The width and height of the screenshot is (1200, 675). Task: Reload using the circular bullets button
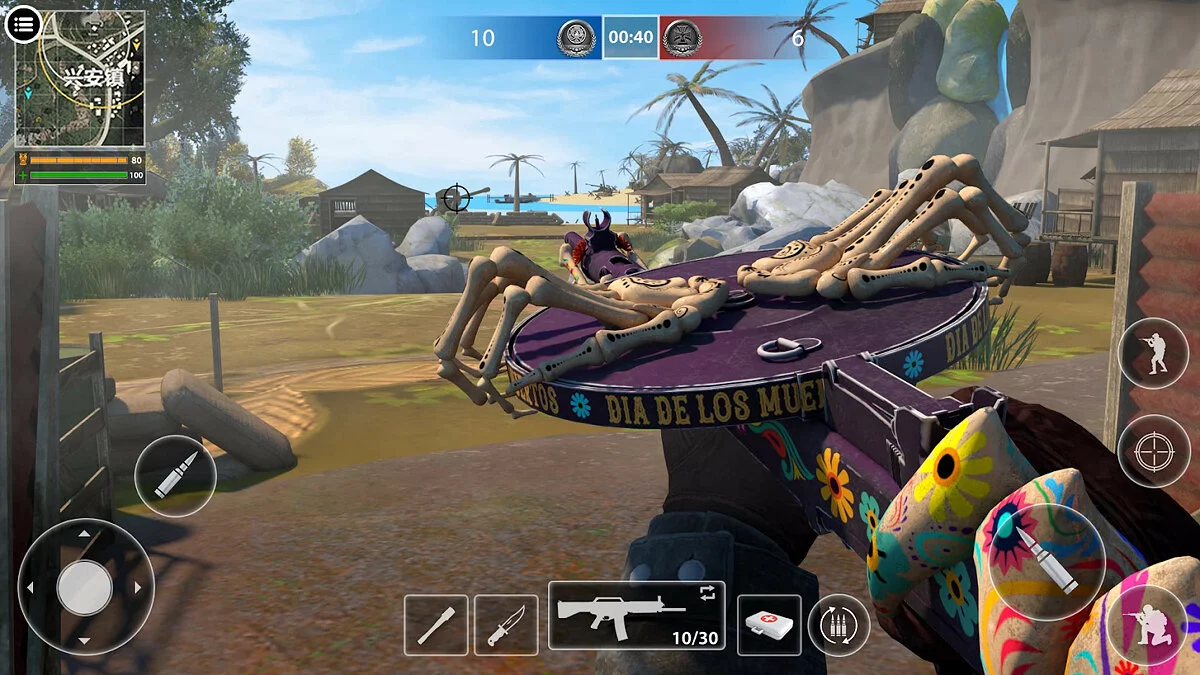pyautogui.click(x=838, y=625)
